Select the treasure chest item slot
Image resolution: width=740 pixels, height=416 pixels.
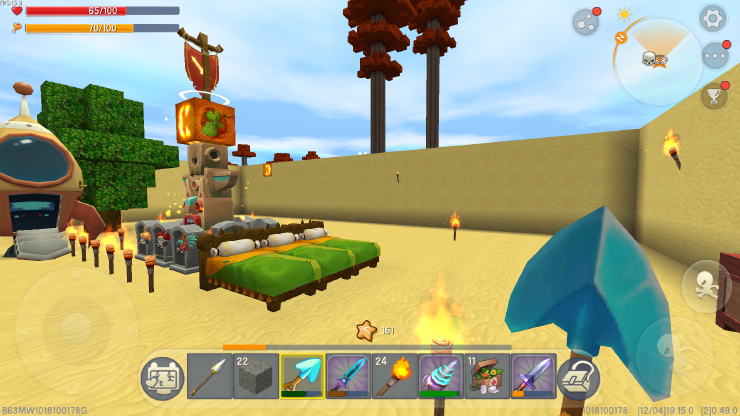point(487,377)
